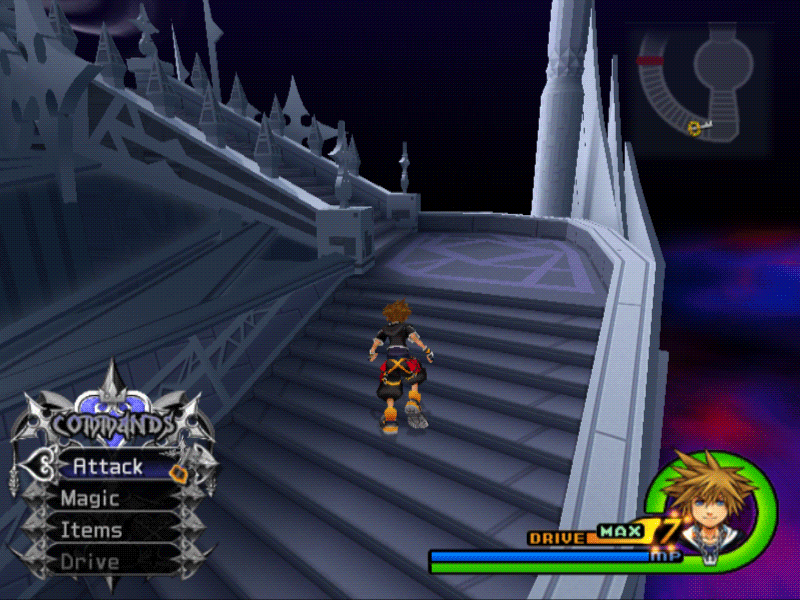Click the Commands menu header

[x=112, y=424]
